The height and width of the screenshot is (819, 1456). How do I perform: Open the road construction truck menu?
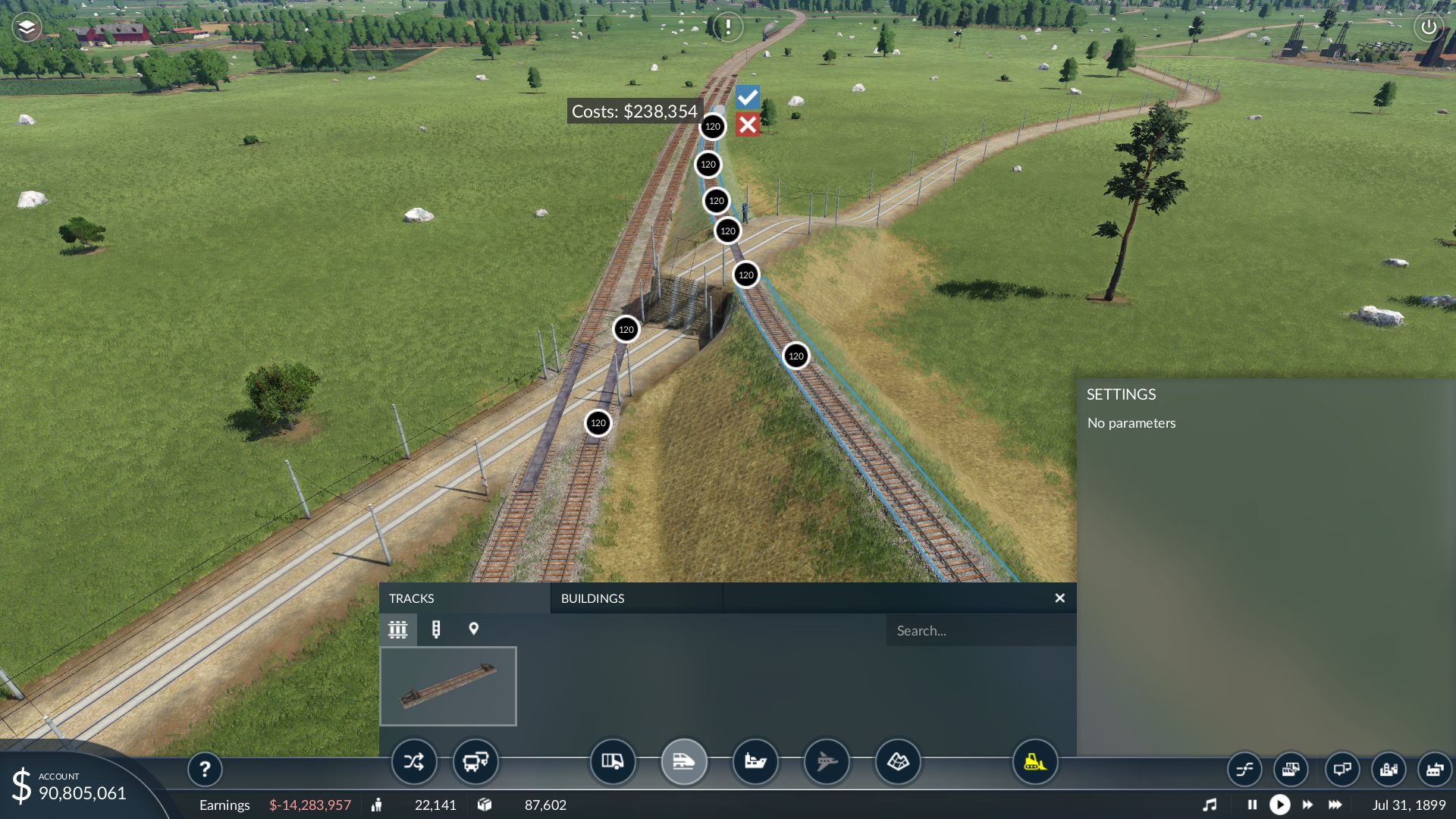(x=612, y=761)
